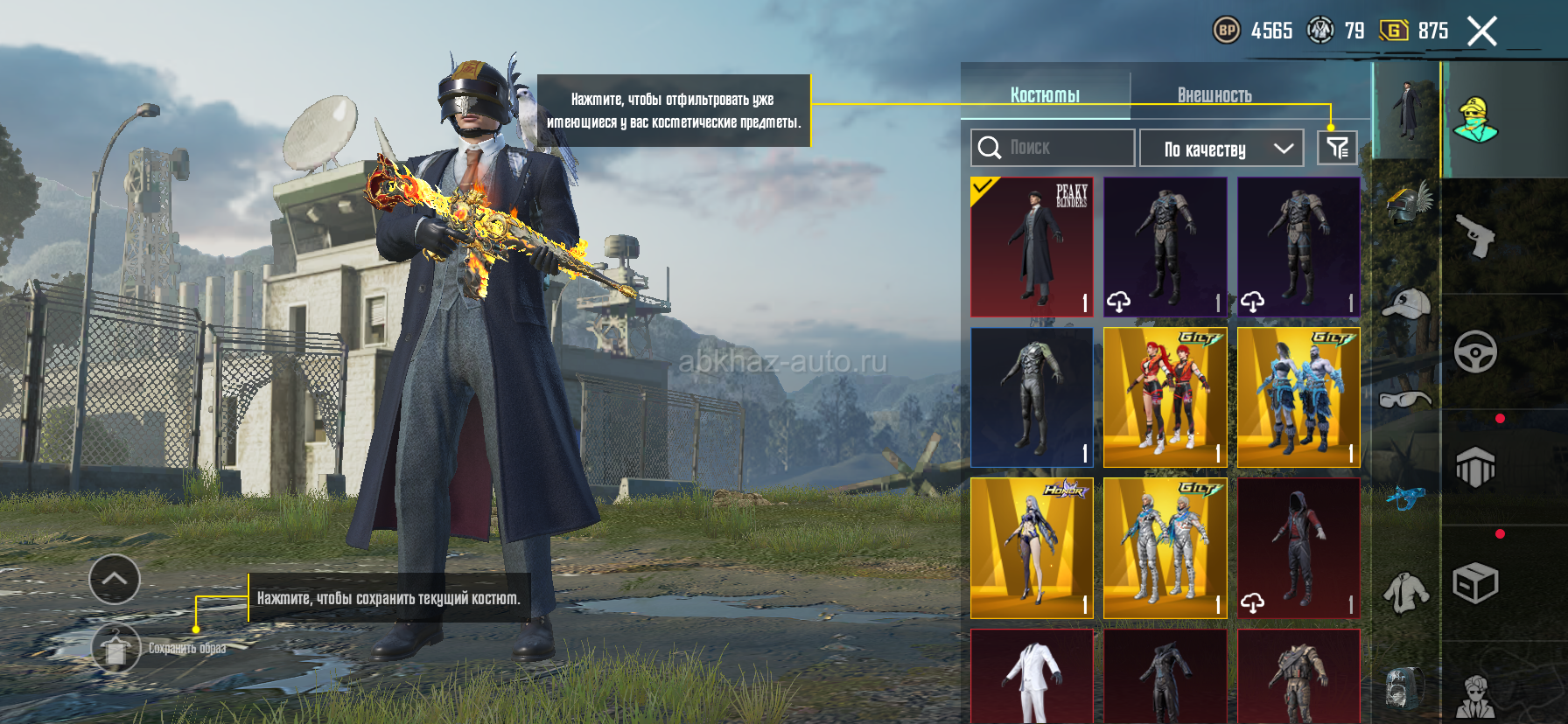Viewport: 1568px width, 724px height.
Task: Choose the silver suit duo outfit
Action: (1165, 547)
